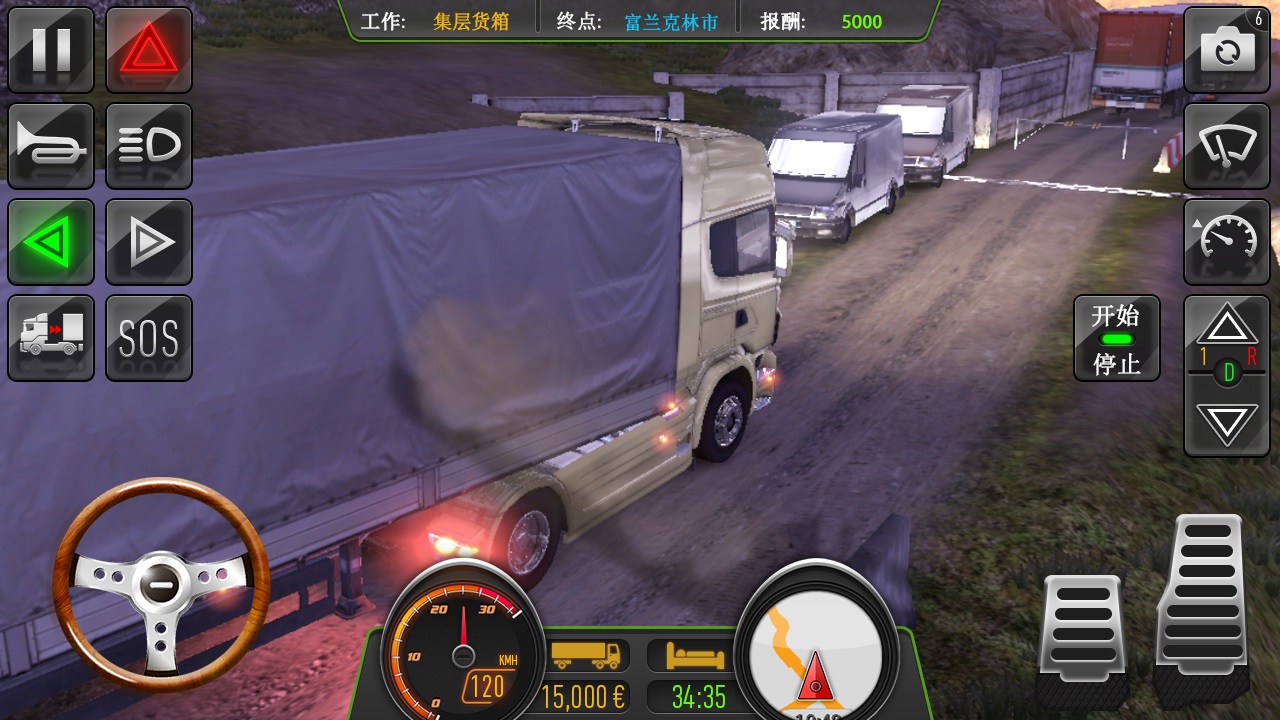Send an SOS call
The width and height of the screenshot is (1280, 720).
pos(149,337)
